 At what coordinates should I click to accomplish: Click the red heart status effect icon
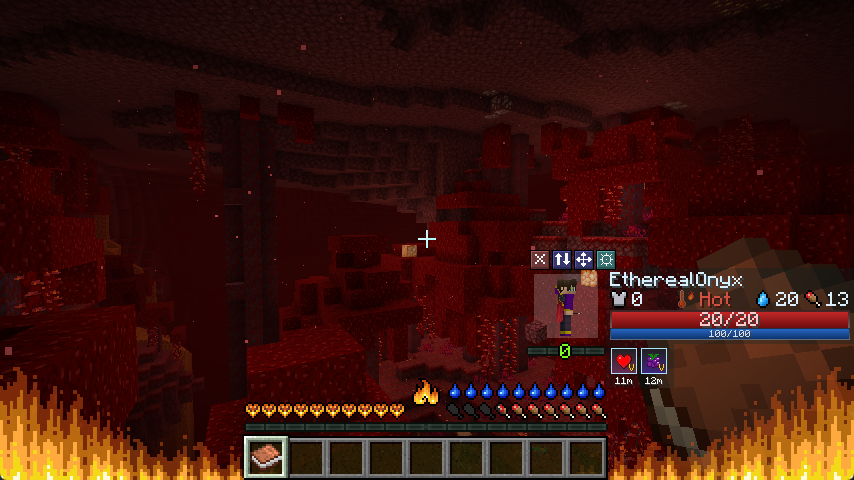(x=624, y=360)
